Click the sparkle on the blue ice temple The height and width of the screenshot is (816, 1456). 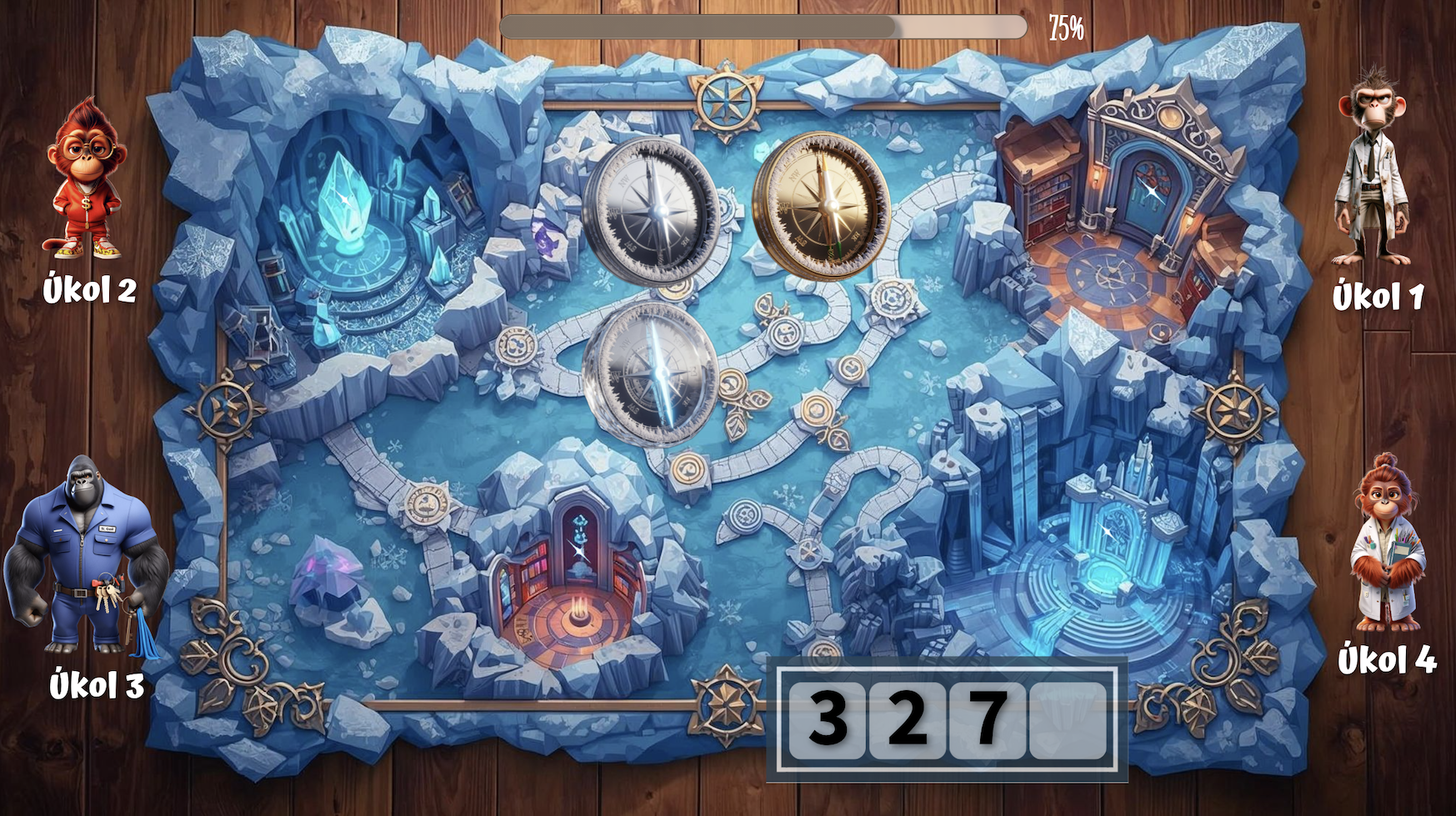coord(1107,530)
